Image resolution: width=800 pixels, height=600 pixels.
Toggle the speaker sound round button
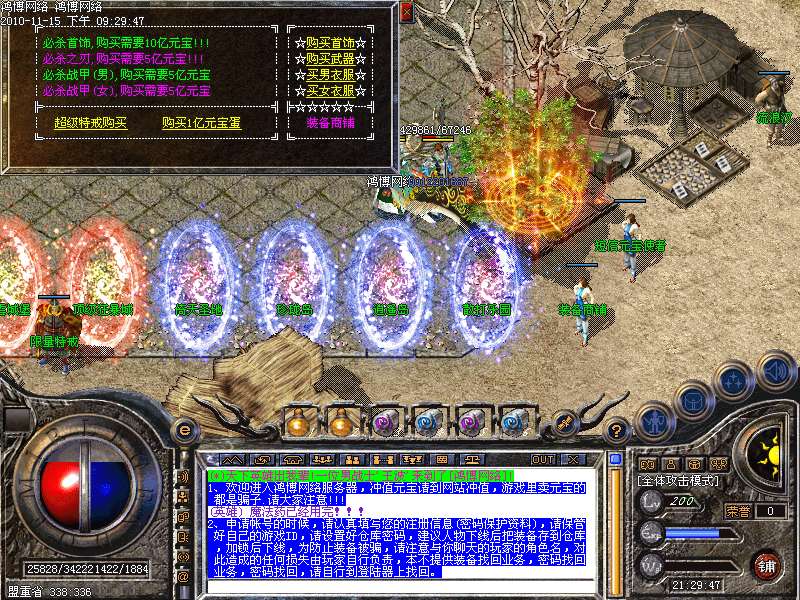tap(775, 371)
